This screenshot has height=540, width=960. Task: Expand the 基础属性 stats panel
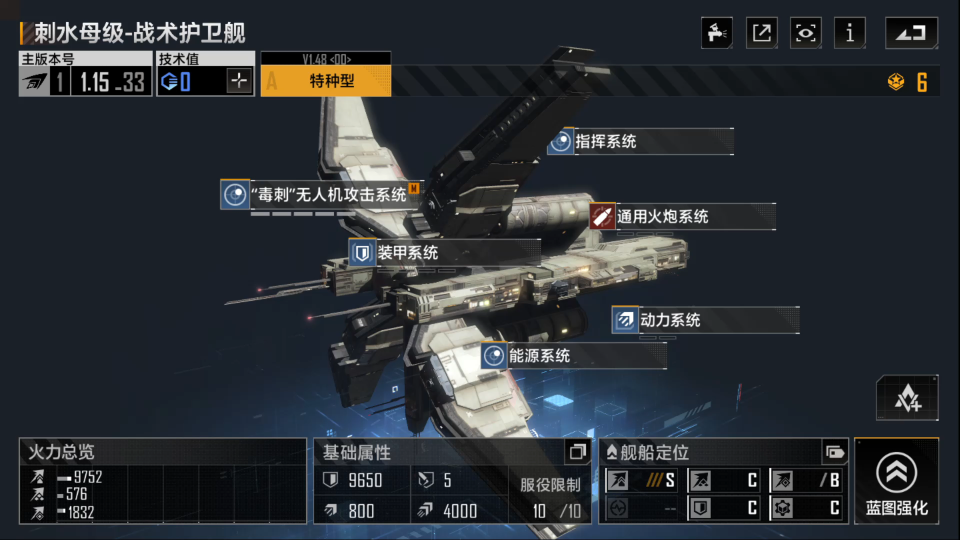click(x=577, y=452)
